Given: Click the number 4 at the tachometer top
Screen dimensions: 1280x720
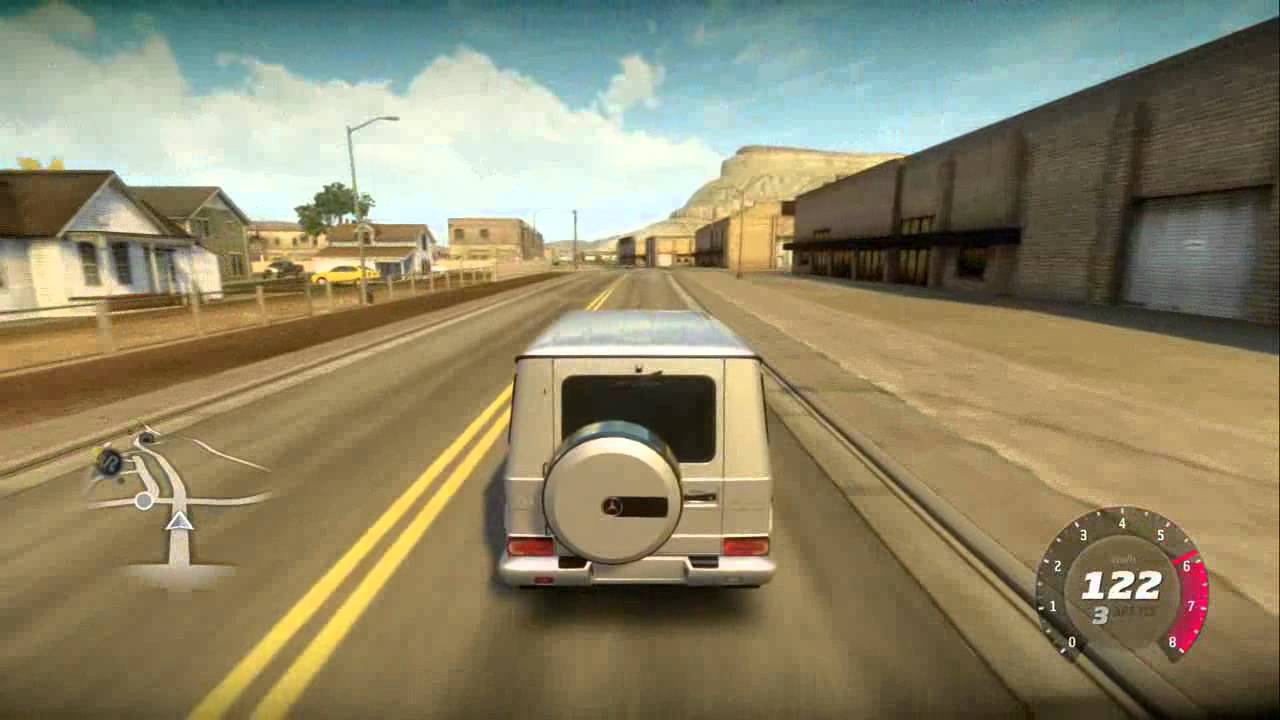Looking at the screenshot, I should [x=1122, y=522].
